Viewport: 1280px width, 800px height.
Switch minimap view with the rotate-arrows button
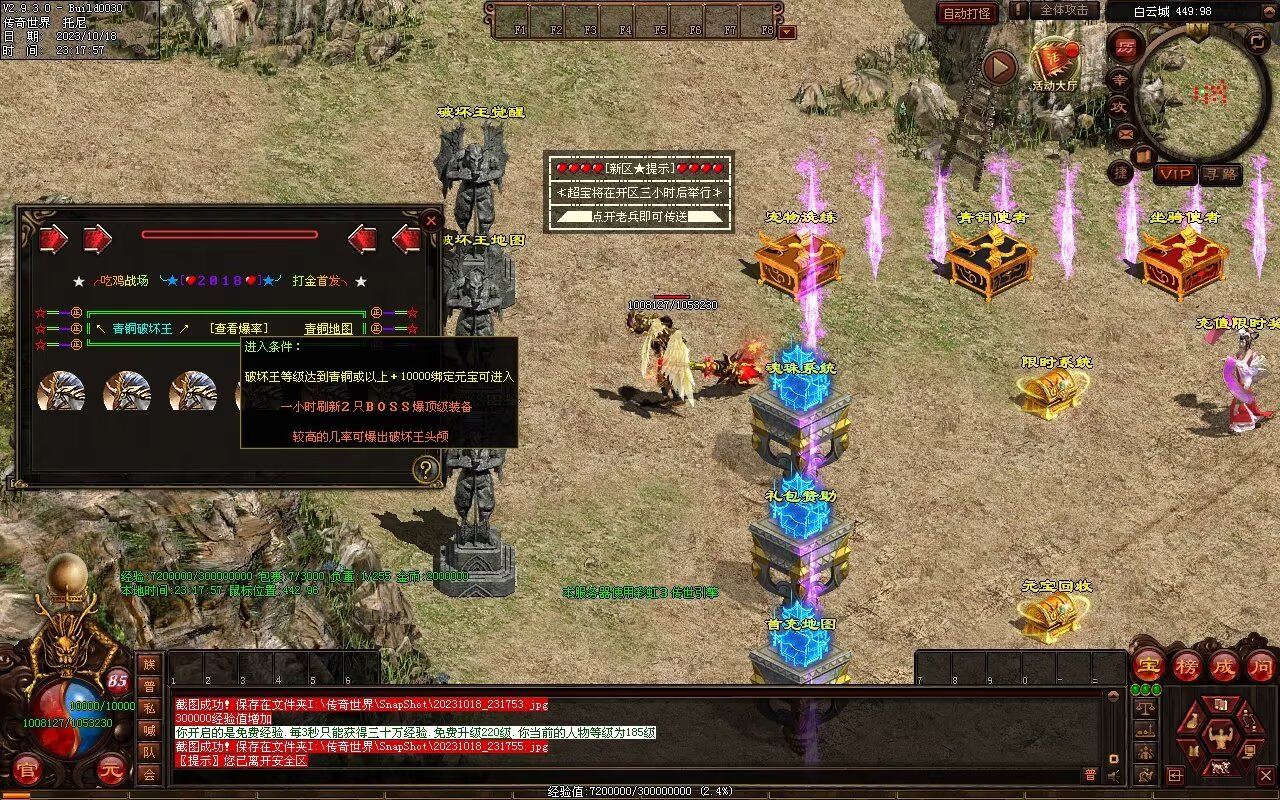point(1257,41)
